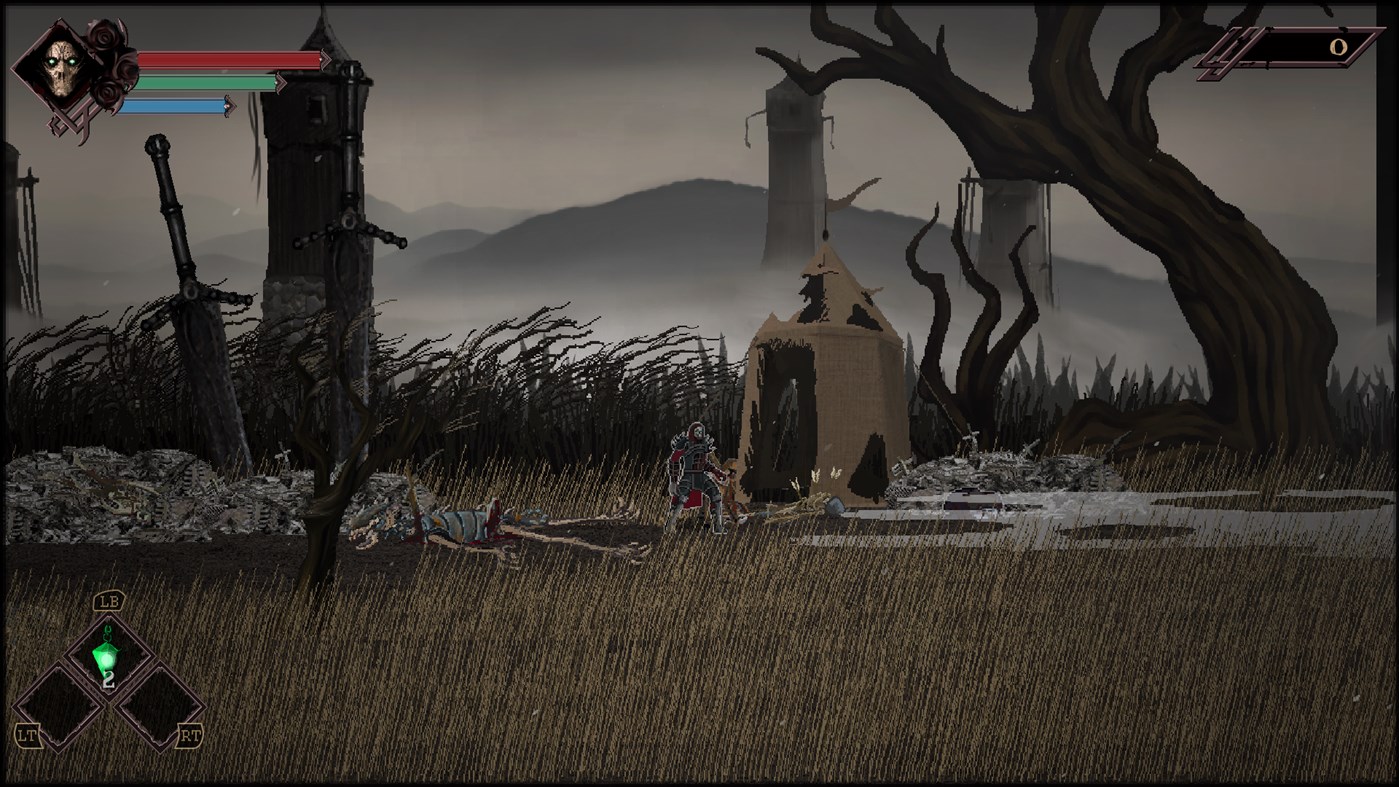The width and height of the screenshot is (1399, 787).
Task: Click the empty RT quick-slot diamond
Action: (x=161, y=706)
